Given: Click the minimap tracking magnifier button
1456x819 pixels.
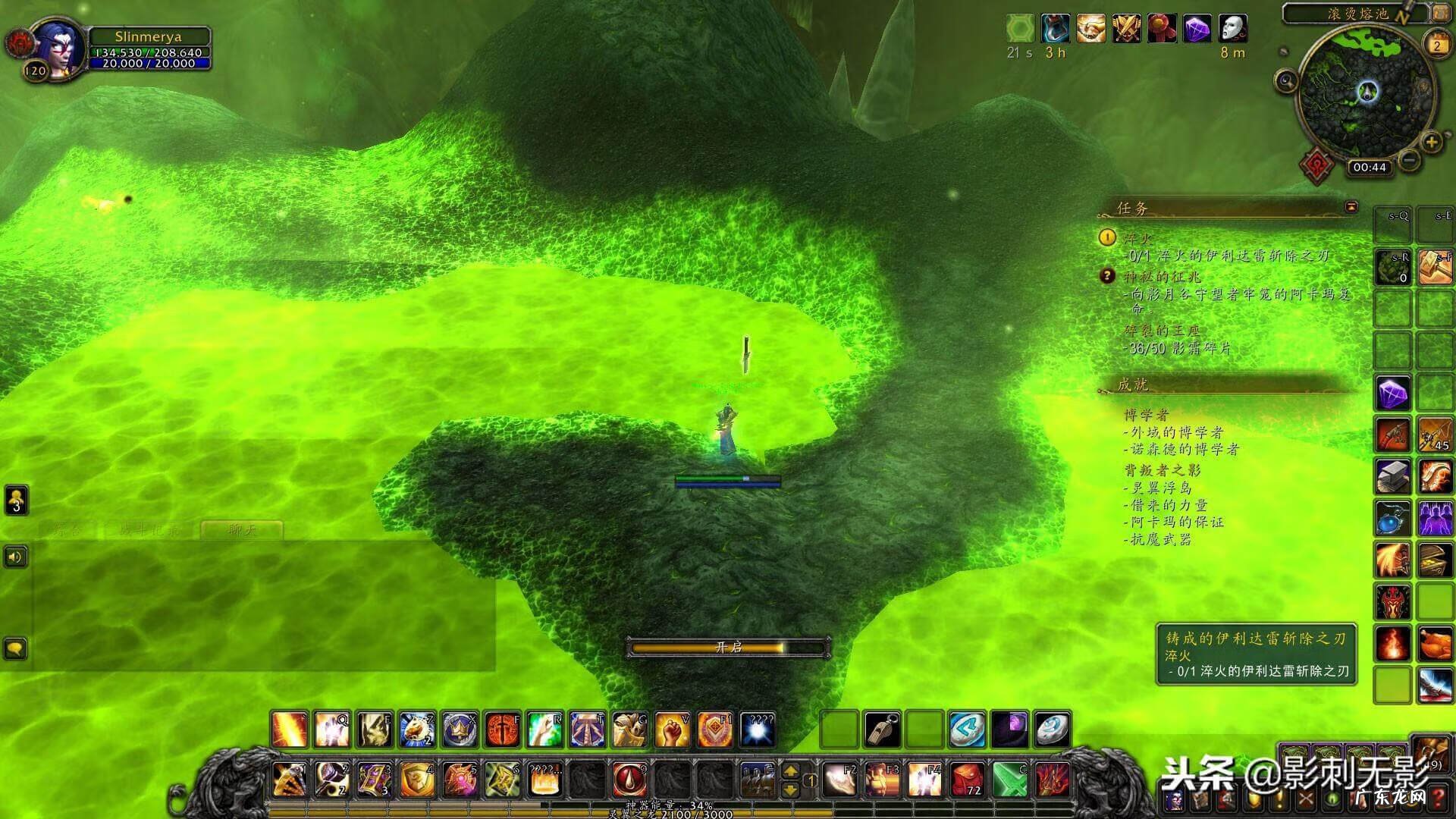Looking at the screenshot, I should [x=1286, y=80].
